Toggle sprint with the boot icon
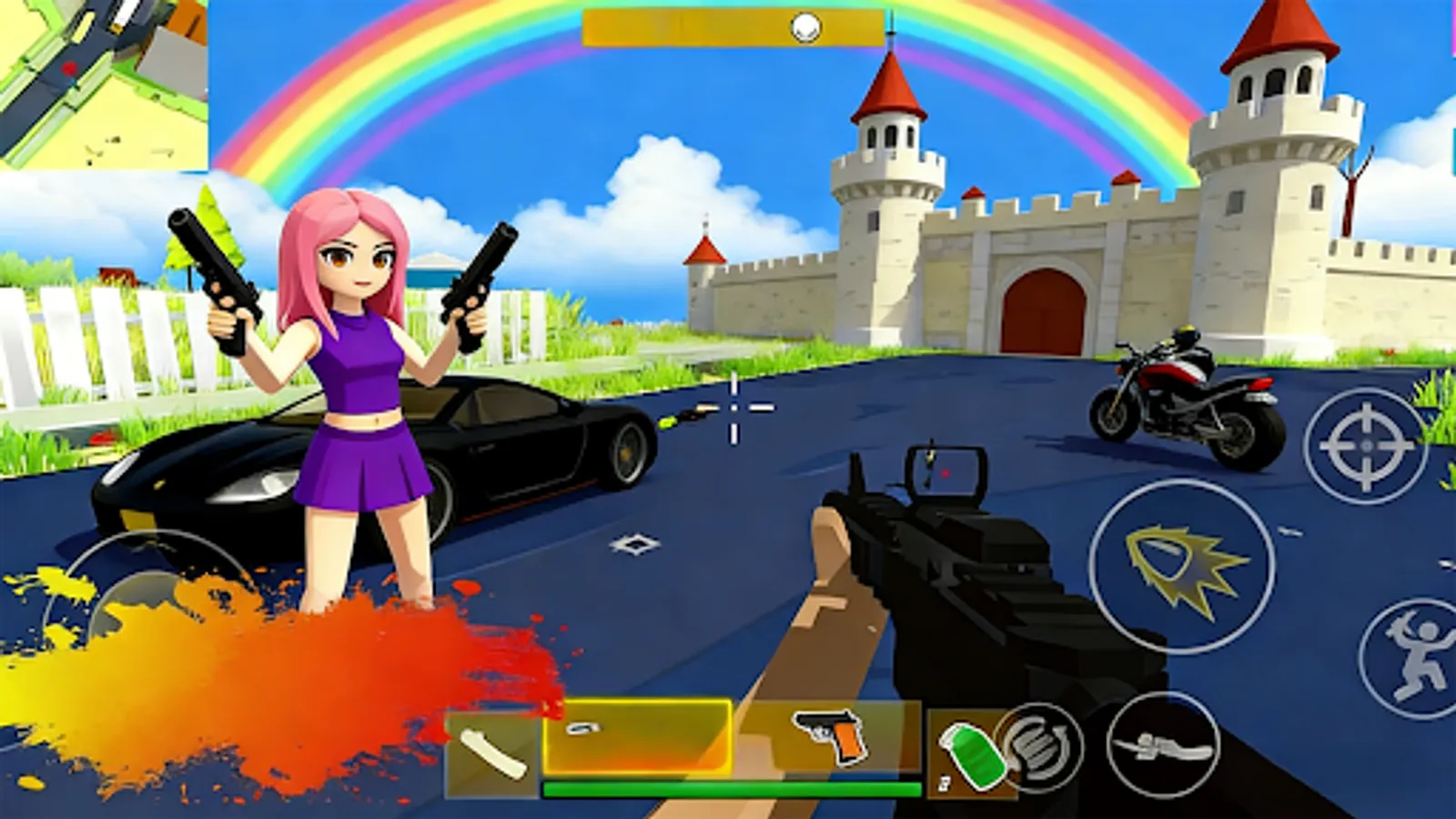The height and width of the screenshot is (819, 1456). click(x=1163, y=744)
